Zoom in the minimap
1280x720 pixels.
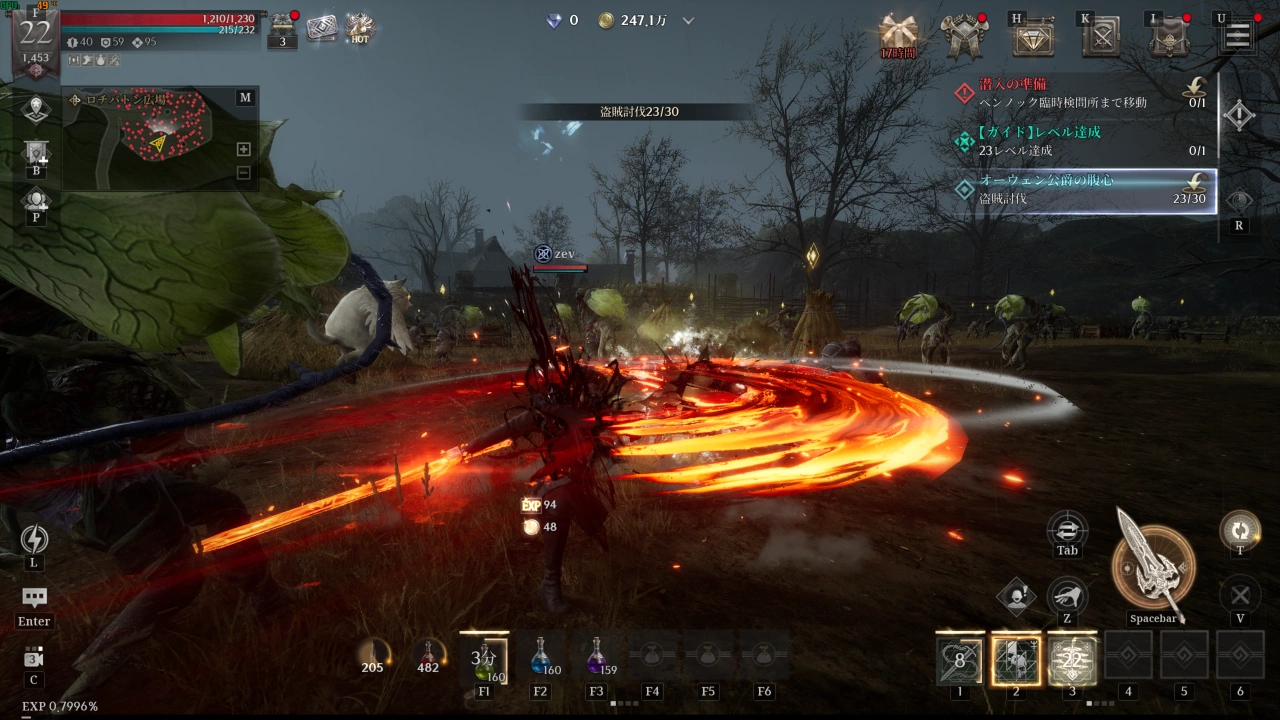(243, 149)
